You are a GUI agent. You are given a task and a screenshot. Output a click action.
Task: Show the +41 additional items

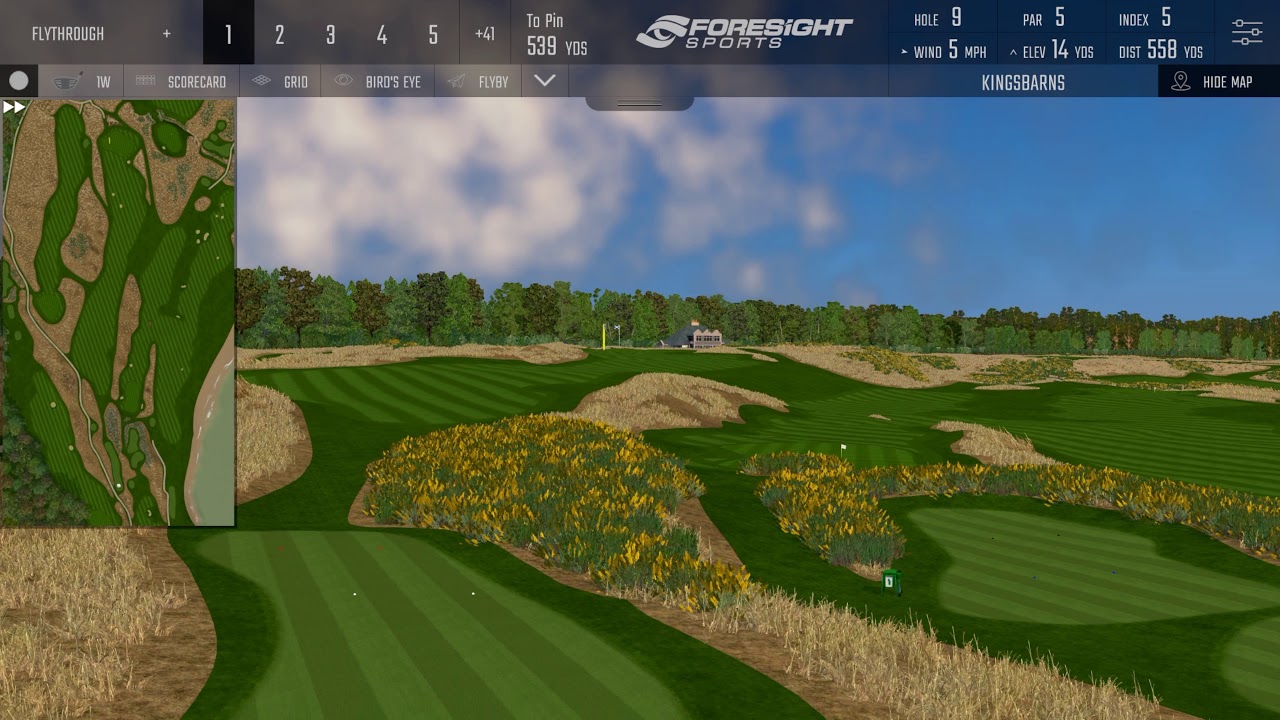pyautogui.click(x=485, y=35)
